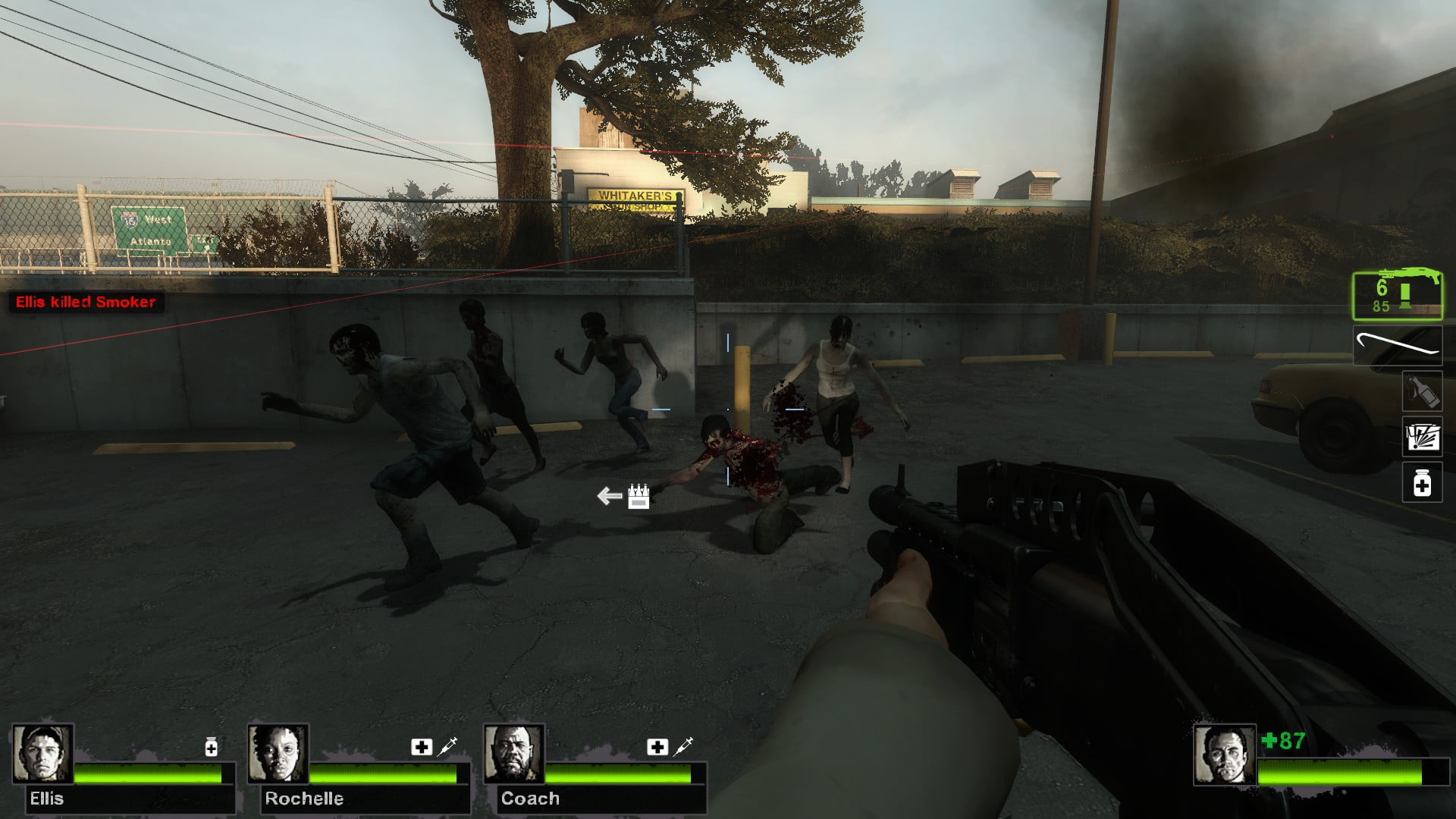1456x819 pixels.
Task: Choose the explosive ammo pack slot
Action: point(1421,437)
